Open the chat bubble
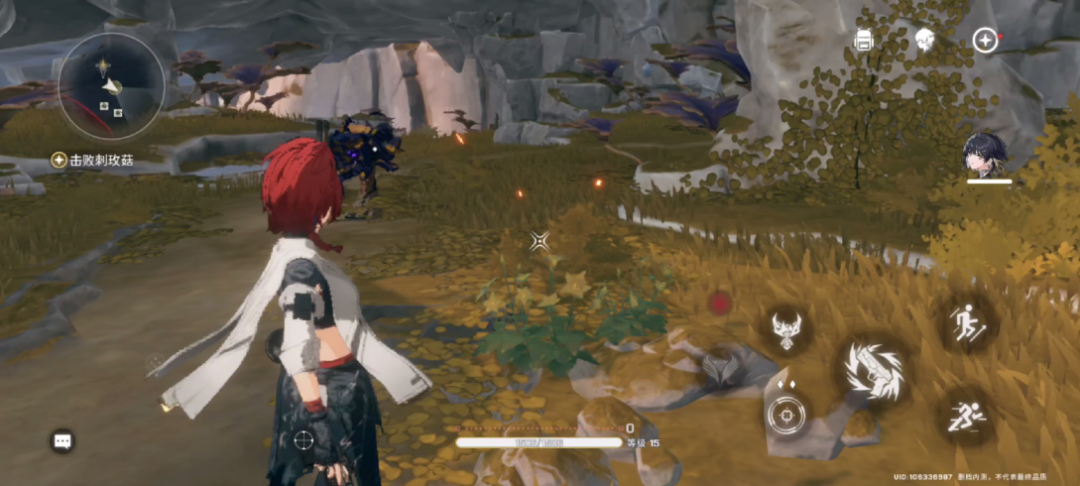This screenshot has height=486, width=1080. click(x=62, y=440)
